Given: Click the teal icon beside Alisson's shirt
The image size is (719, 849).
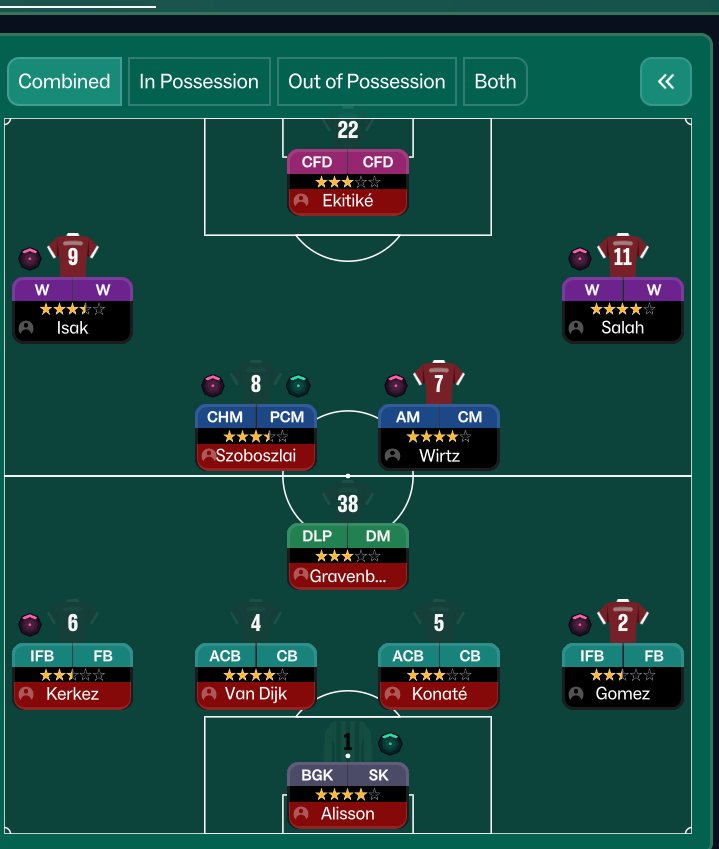Looking at the screenshot, I should (x=391, y=743).
